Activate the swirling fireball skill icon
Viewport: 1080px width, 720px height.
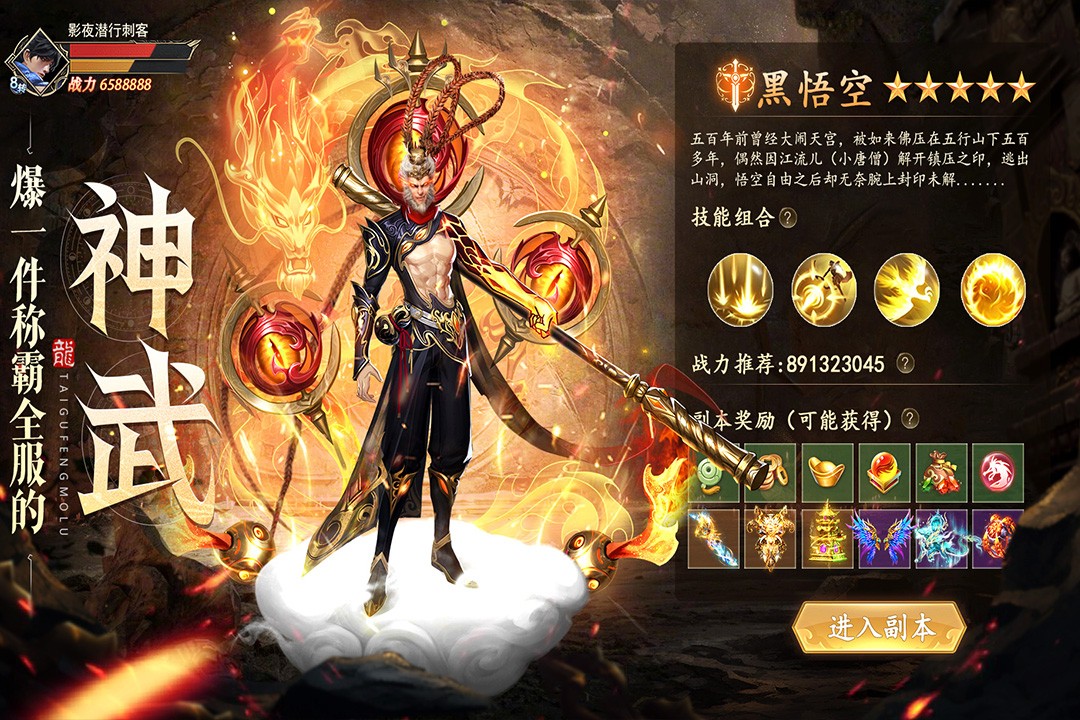[x=992, y=290]
